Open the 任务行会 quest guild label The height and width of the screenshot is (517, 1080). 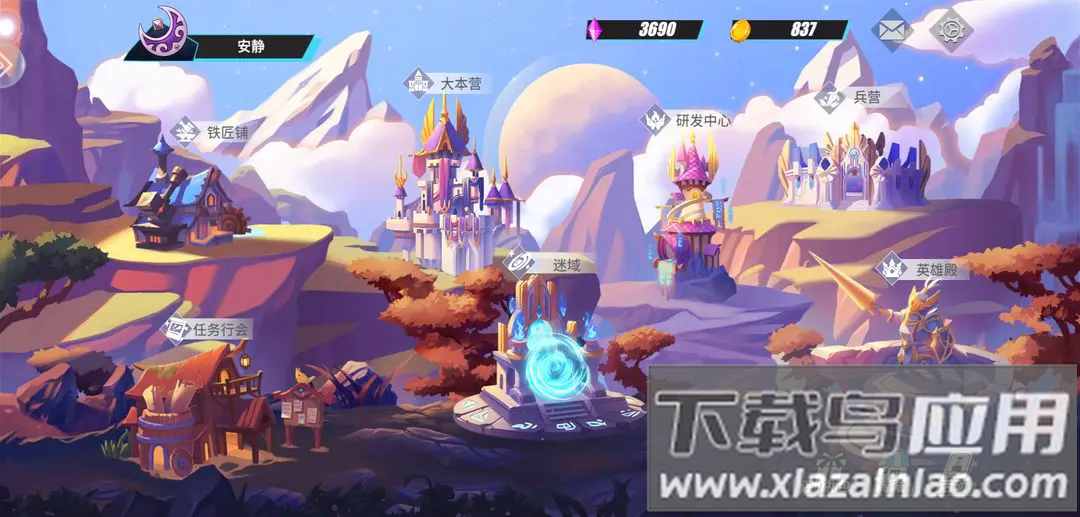209,328
